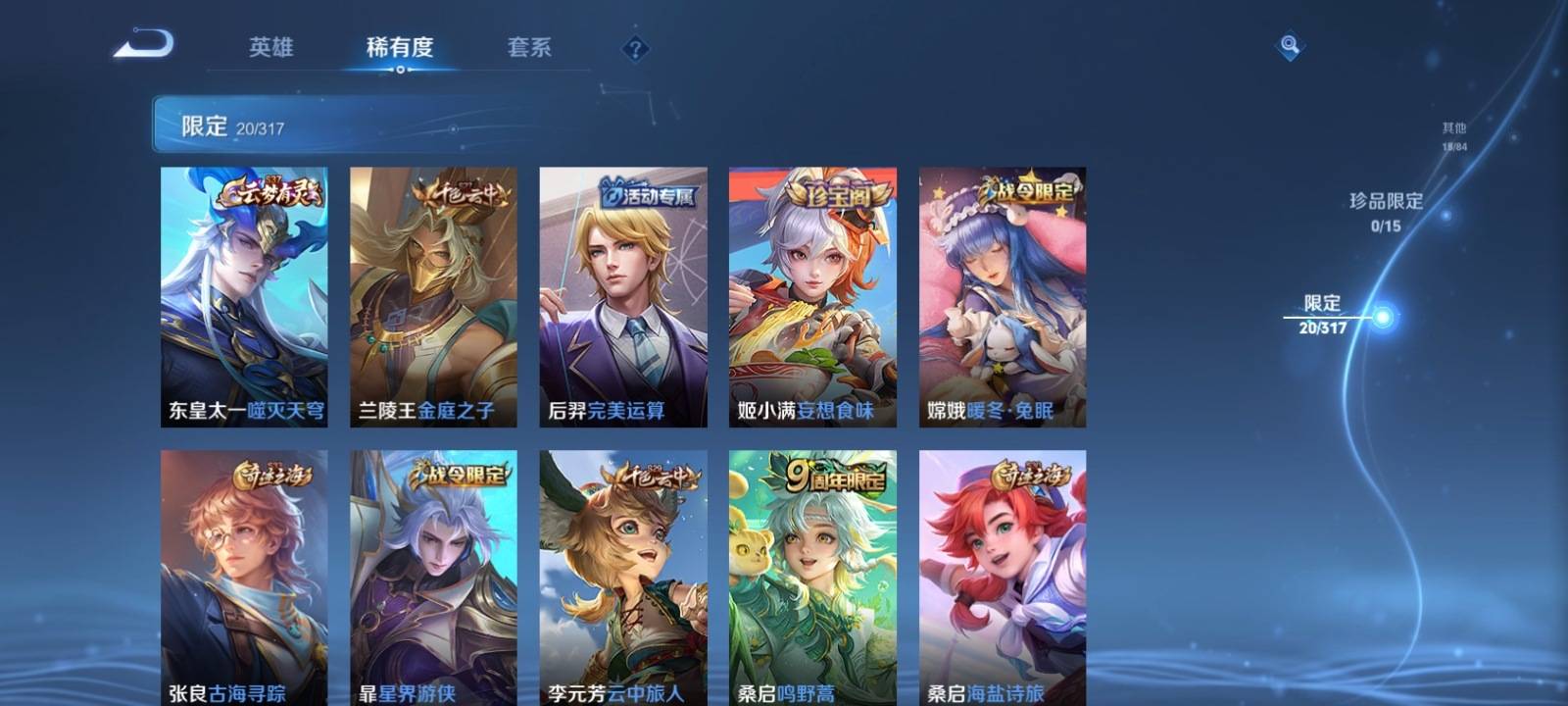The width and height of the screenshot is (1568, 706).
Task: Choose the 姬小满 妄想食味 skin card
Action: (812, 296)
